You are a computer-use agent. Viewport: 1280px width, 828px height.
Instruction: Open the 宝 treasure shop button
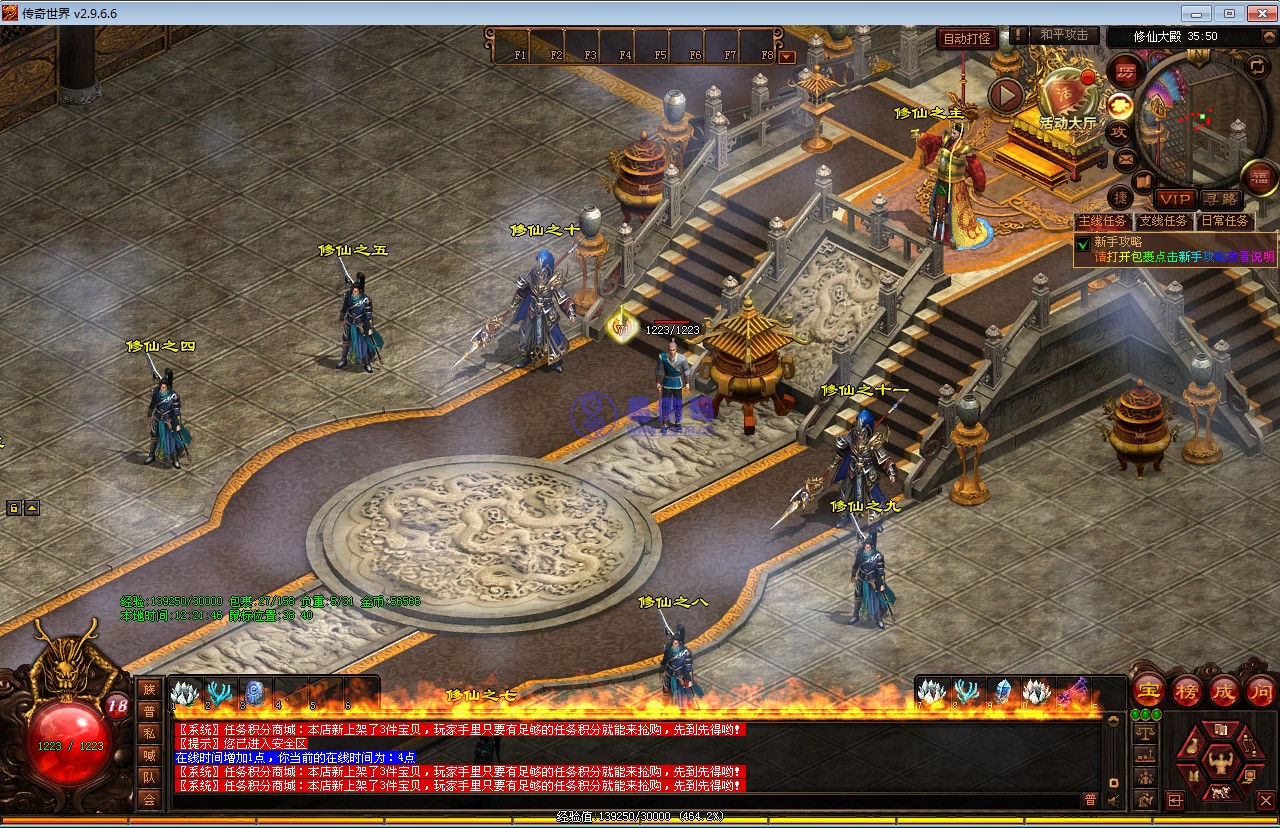[x=1148, y=690]
